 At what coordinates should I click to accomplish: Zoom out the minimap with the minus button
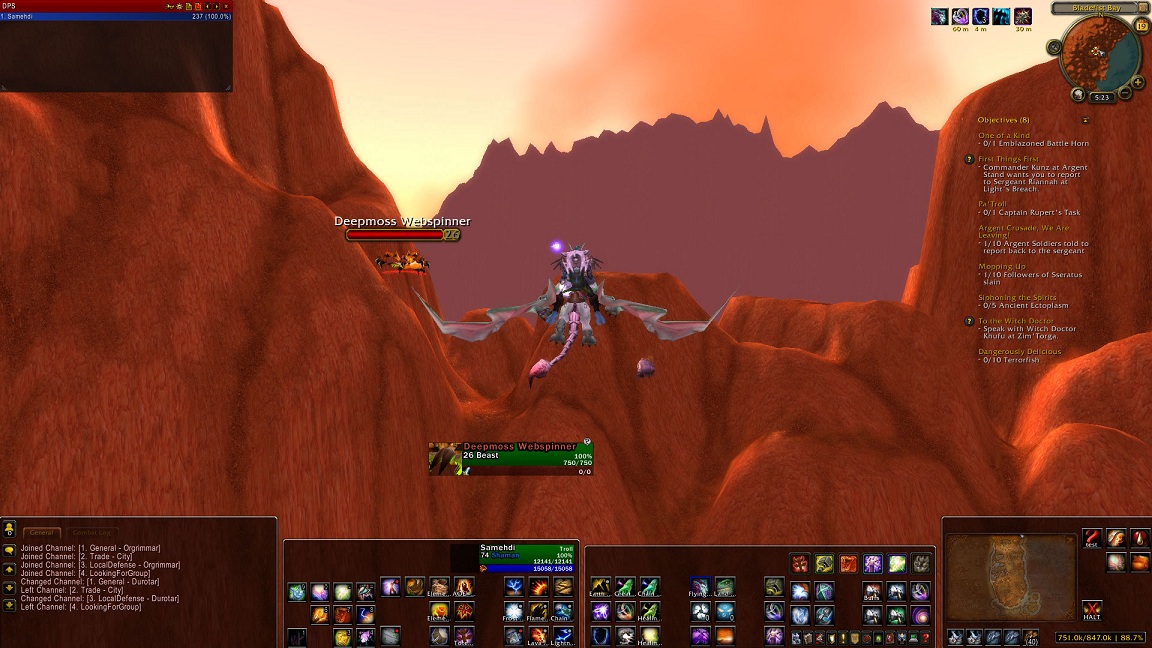point(1125,93)
